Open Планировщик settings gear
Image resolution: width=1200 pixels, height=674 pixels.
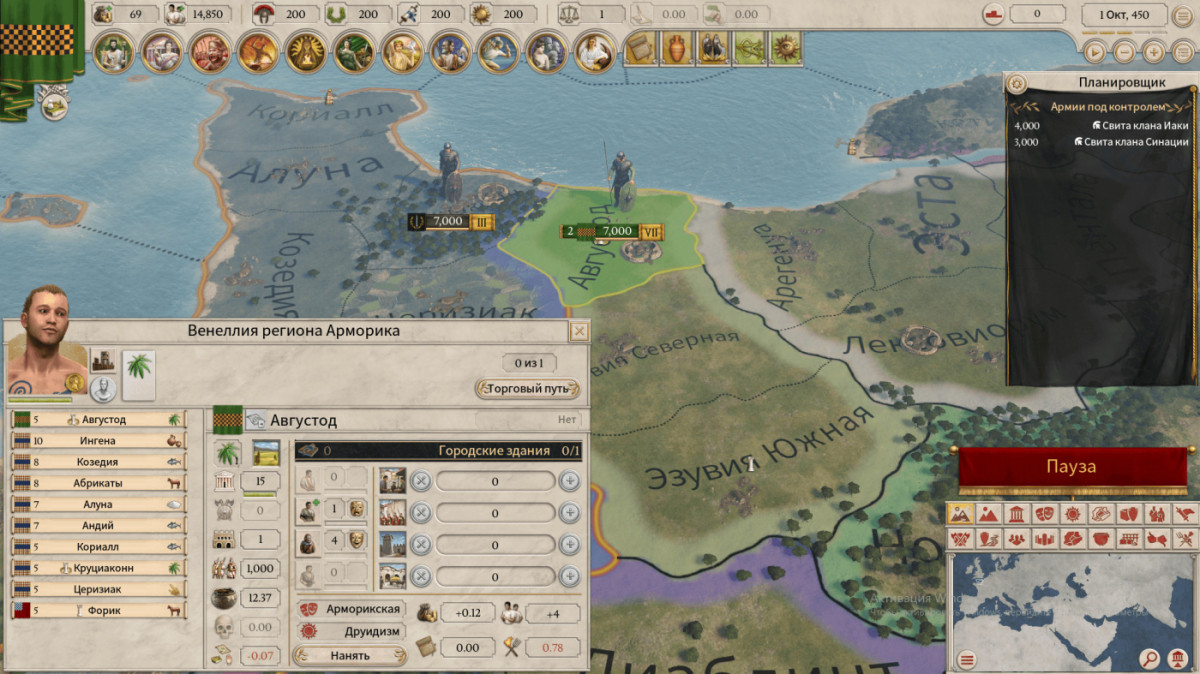(x=1017, y=83)
